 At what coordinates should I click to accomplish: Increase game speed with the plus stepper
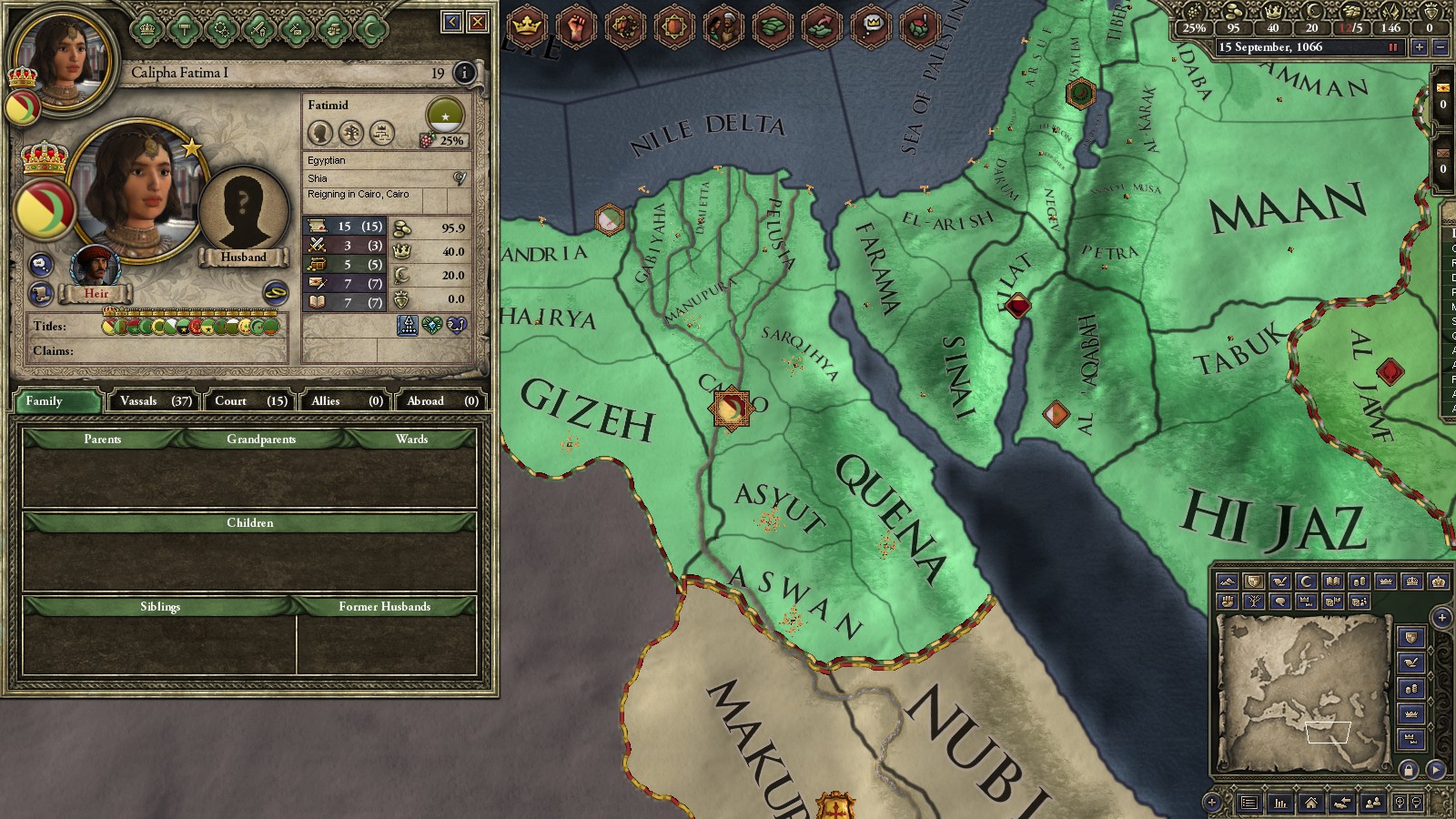click(1420, 45)
